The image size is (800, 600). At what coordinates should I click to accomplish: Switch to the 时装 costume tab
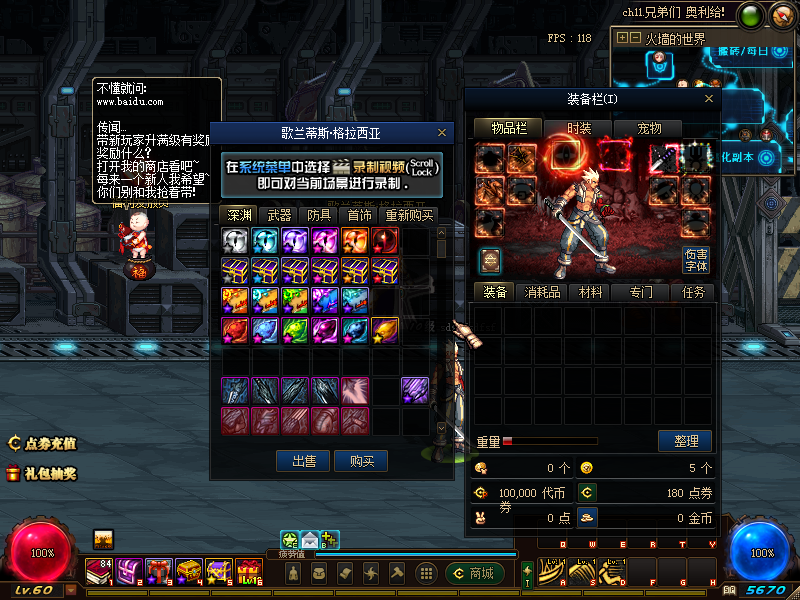579,128
